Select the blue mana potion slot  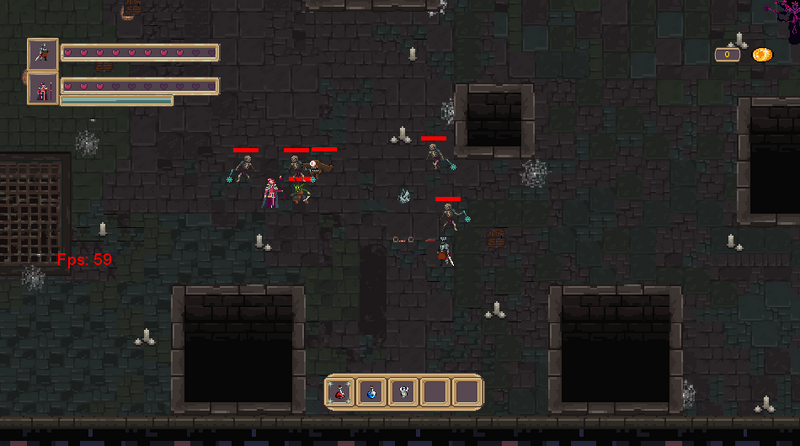pos(372,392)
